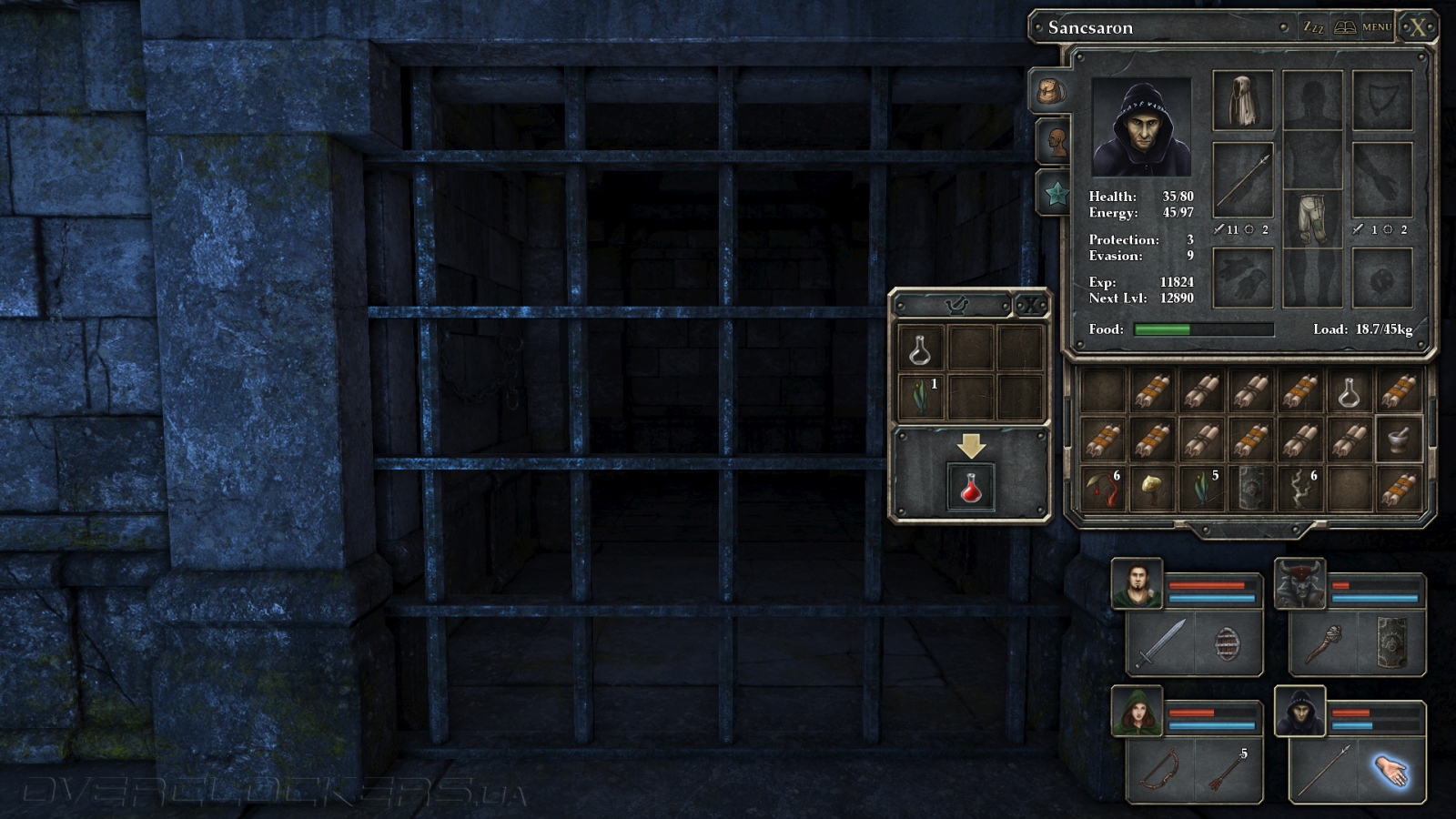The width and height of the screenshot is (1456, 819).
Task: Select the empty flask in the alchemy grid
Action: point(920,349)
